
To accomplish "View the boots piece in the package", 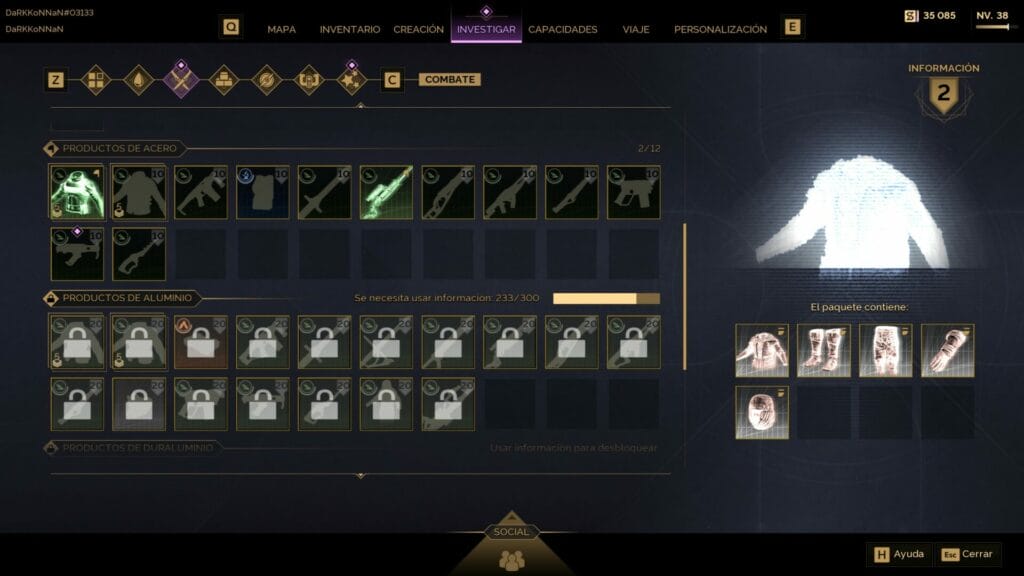I will pyautogui.click(x=824, y=350).
